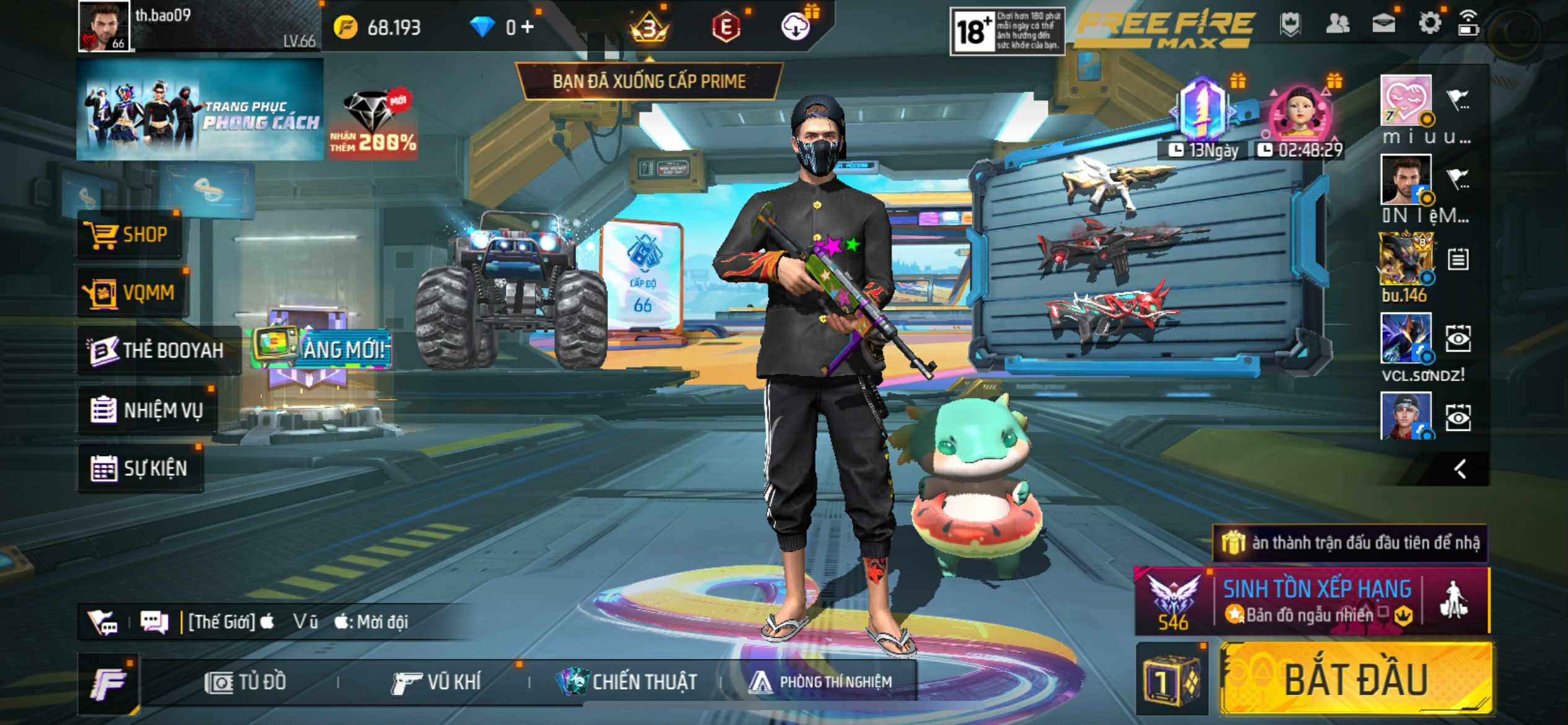The image size is (1568, 725).
Task: Open the settings gear icon
Action: (1429, 24)
